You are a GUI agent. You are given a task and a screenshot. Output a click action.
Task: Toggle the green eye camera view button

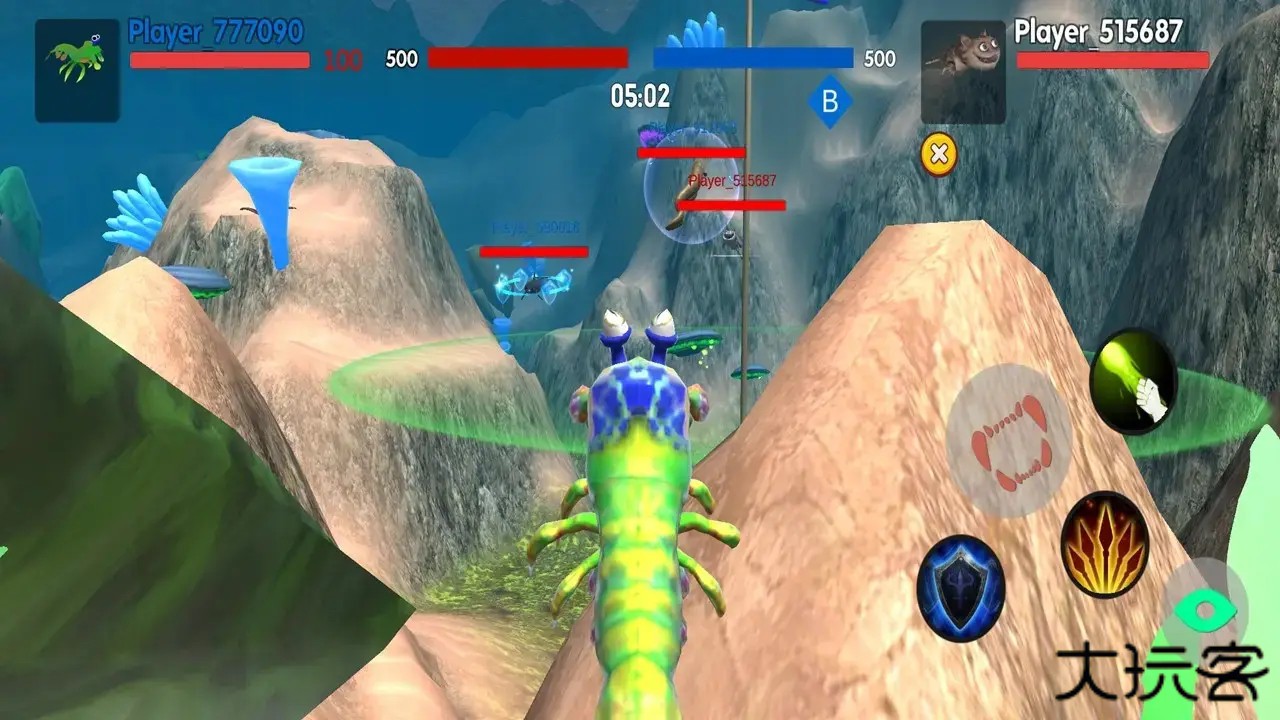(1204, 608)
